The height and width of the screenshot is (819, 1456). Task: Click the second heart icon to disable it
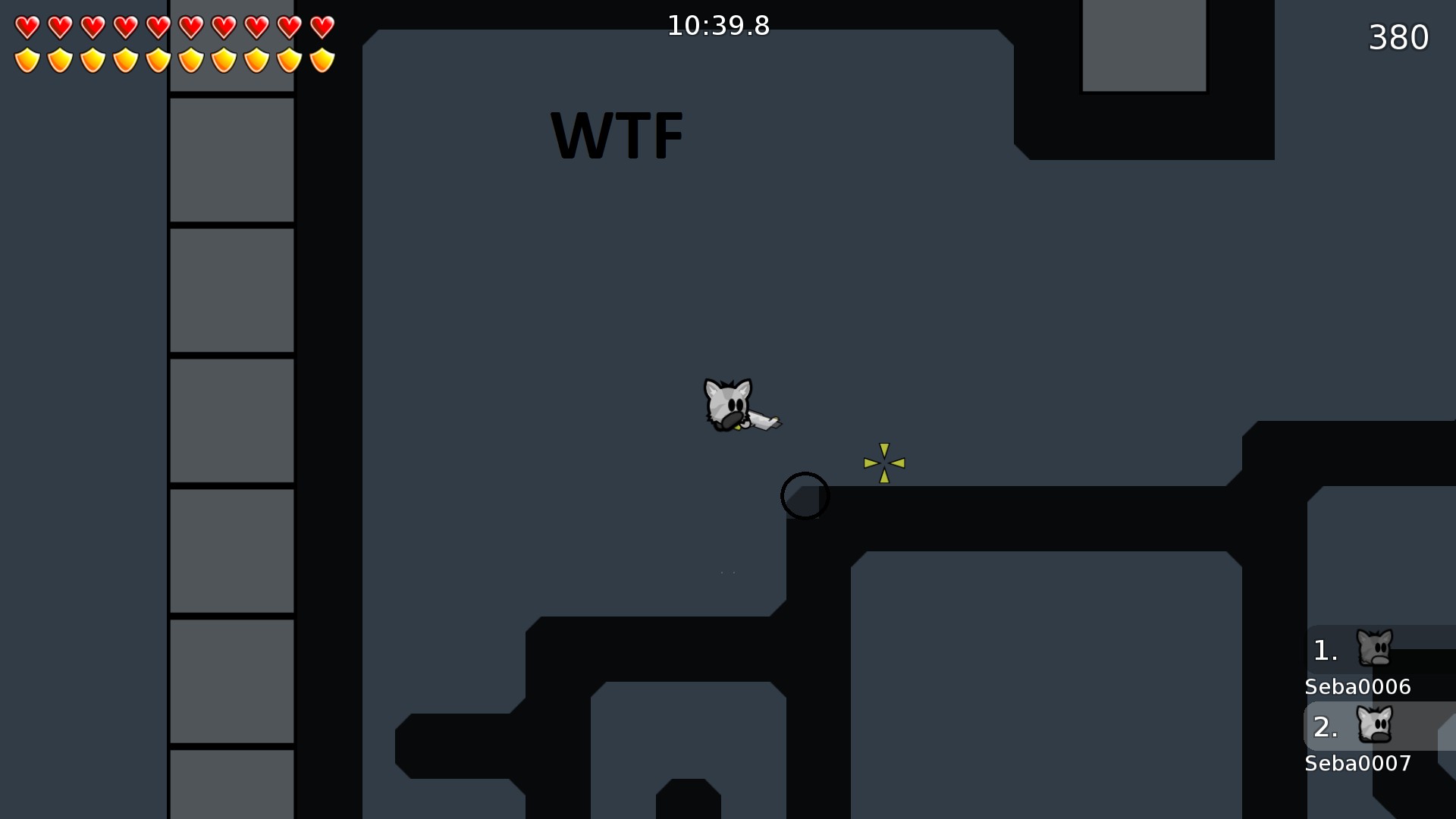click(59, 27)
